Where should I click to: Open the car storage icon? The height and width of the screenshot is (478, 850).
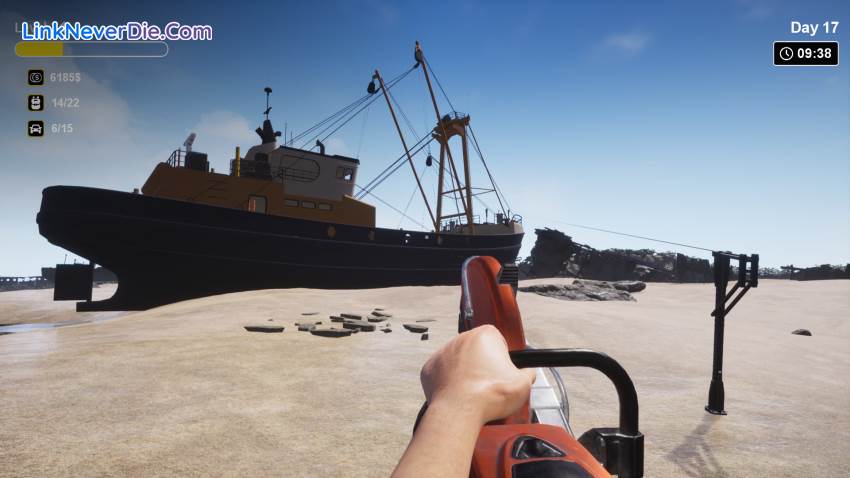(x=36, y=128)
